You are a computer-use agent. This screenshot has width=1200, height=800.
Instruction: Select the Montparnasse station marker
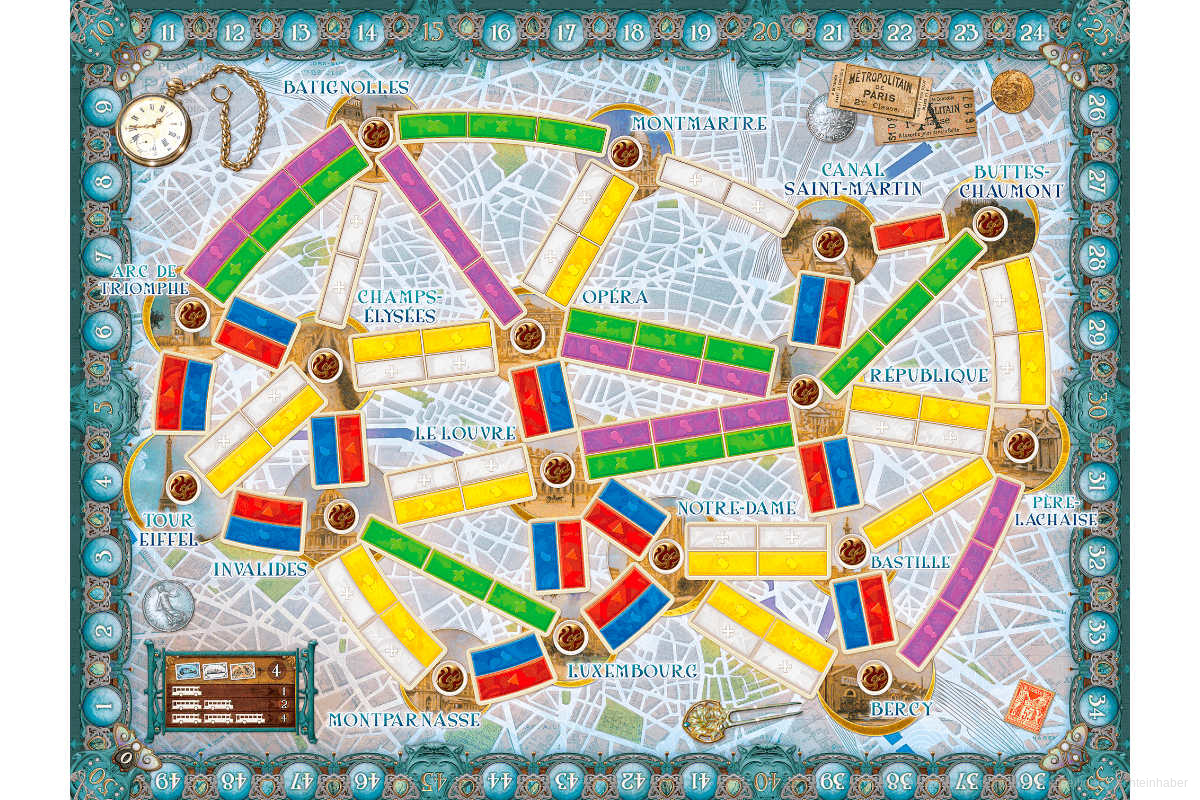point(447,676)
